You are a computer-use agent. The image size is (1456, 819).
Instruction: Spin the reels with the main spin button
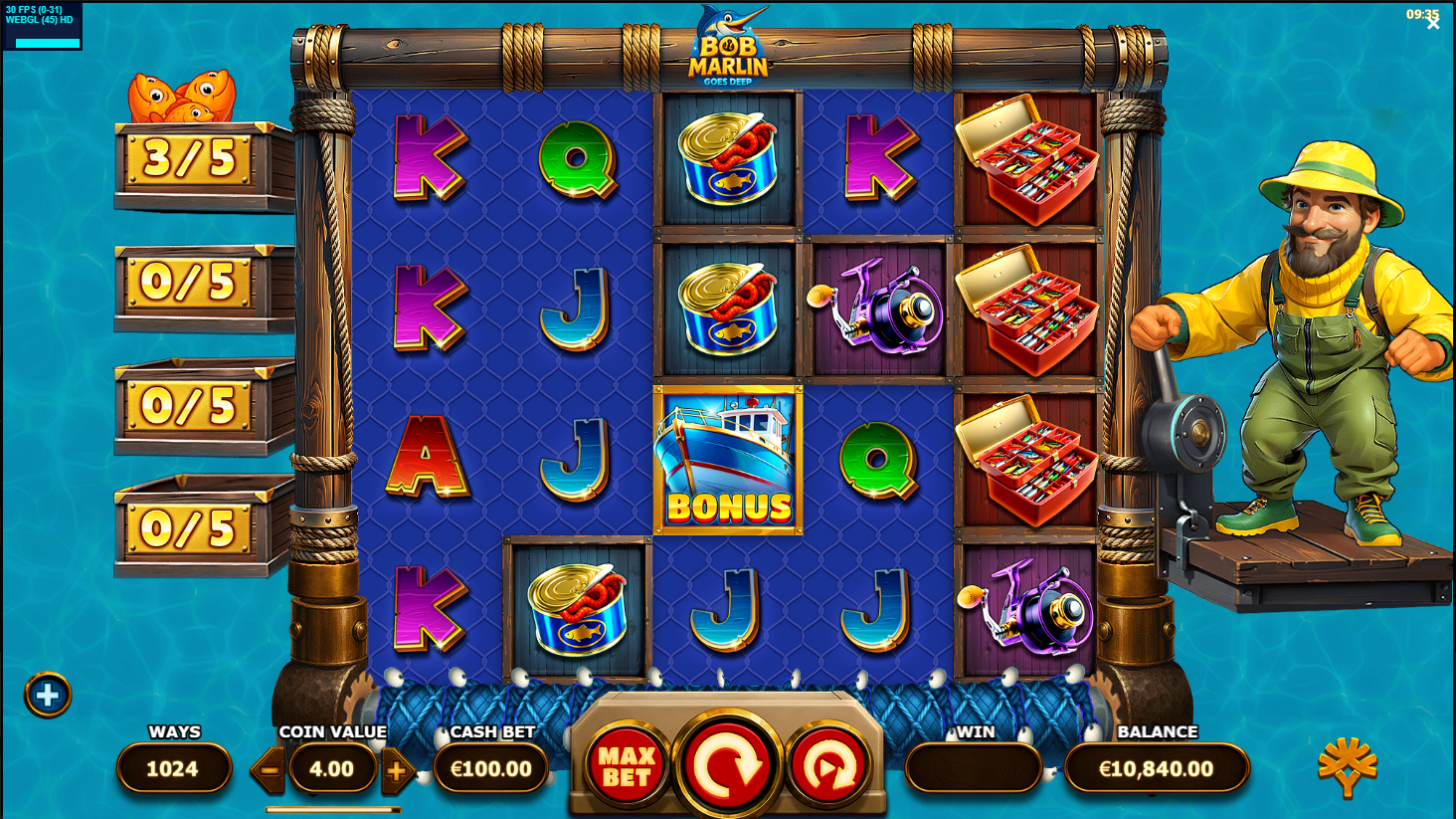tap(727, 765)
